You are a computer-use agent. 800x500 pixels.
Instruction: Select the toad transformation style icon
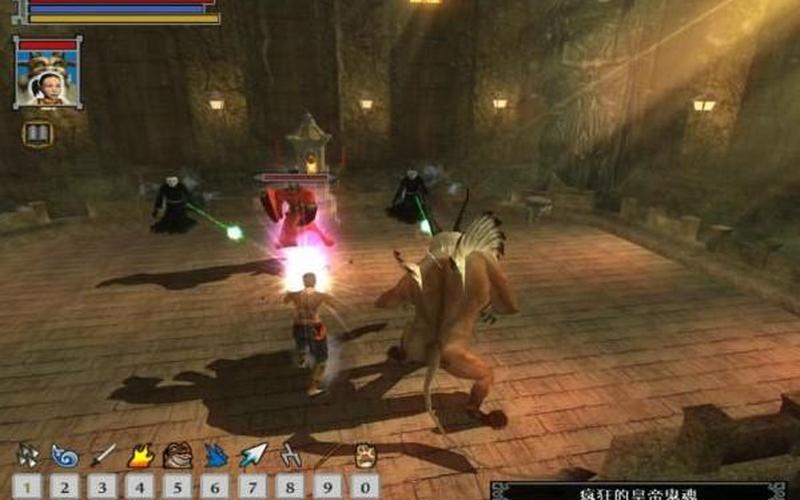coord(178,456)
